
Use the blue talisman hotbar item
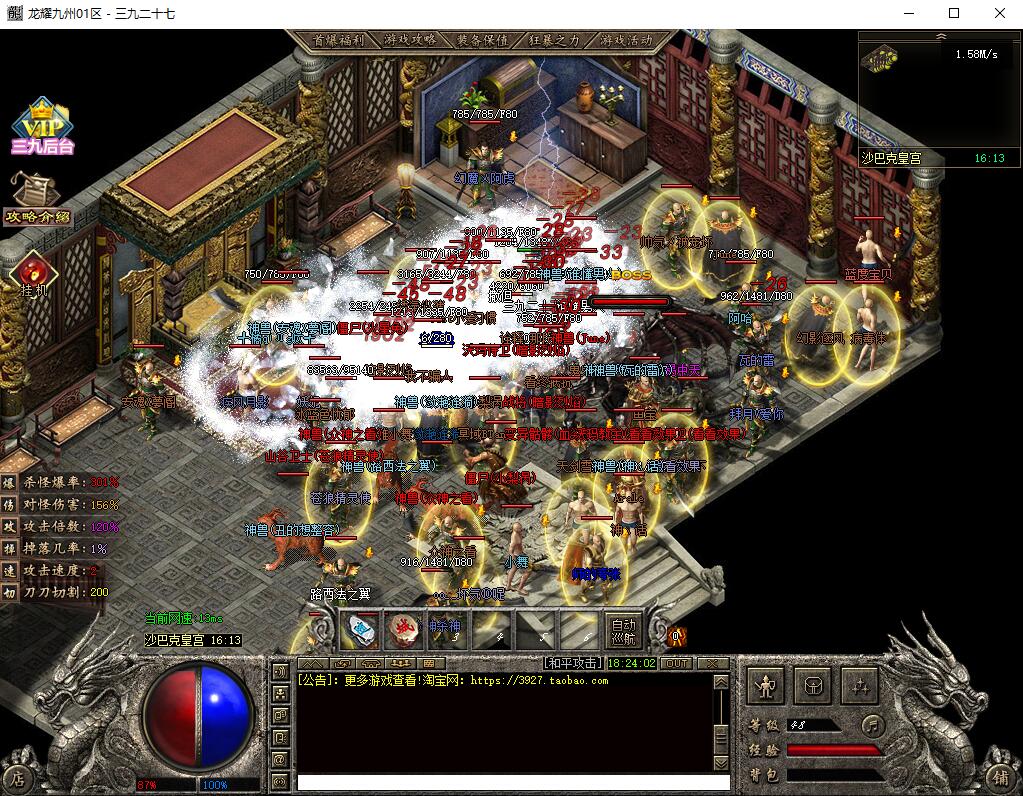(360, 629)
